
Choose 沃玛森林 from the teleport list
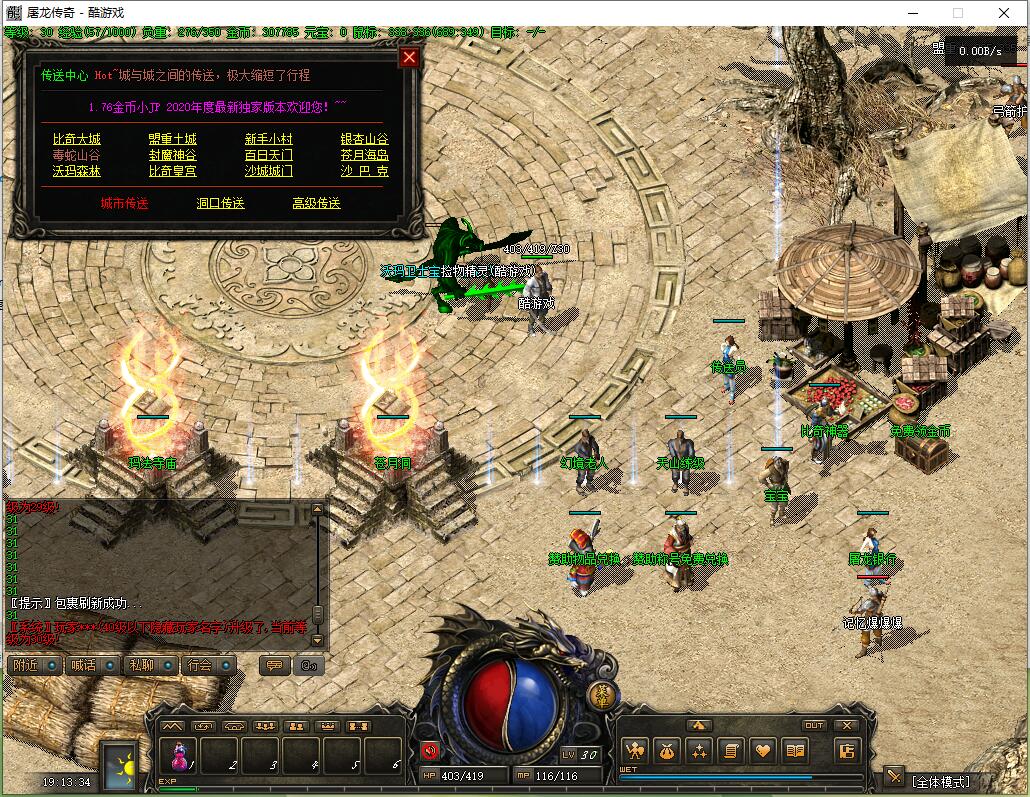[77, 171]
